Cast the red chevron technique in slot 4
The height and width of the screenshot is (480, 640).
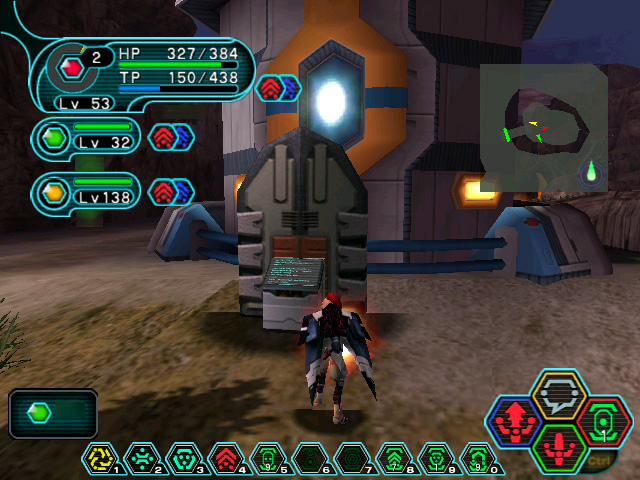coord(225,458)
